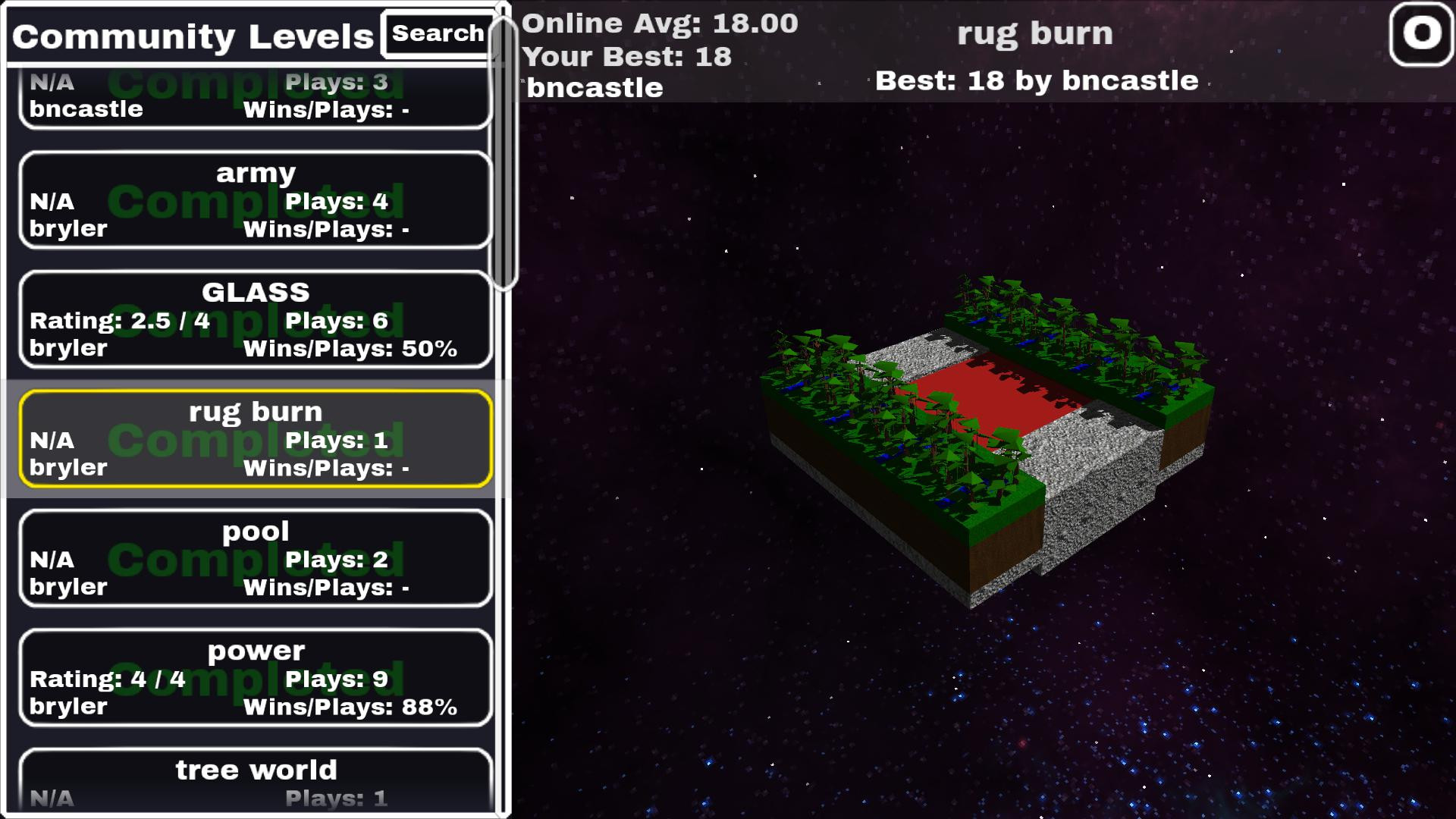Select the power level entry
Viewport: 1456px width, 819px height.
pos(256,677)
